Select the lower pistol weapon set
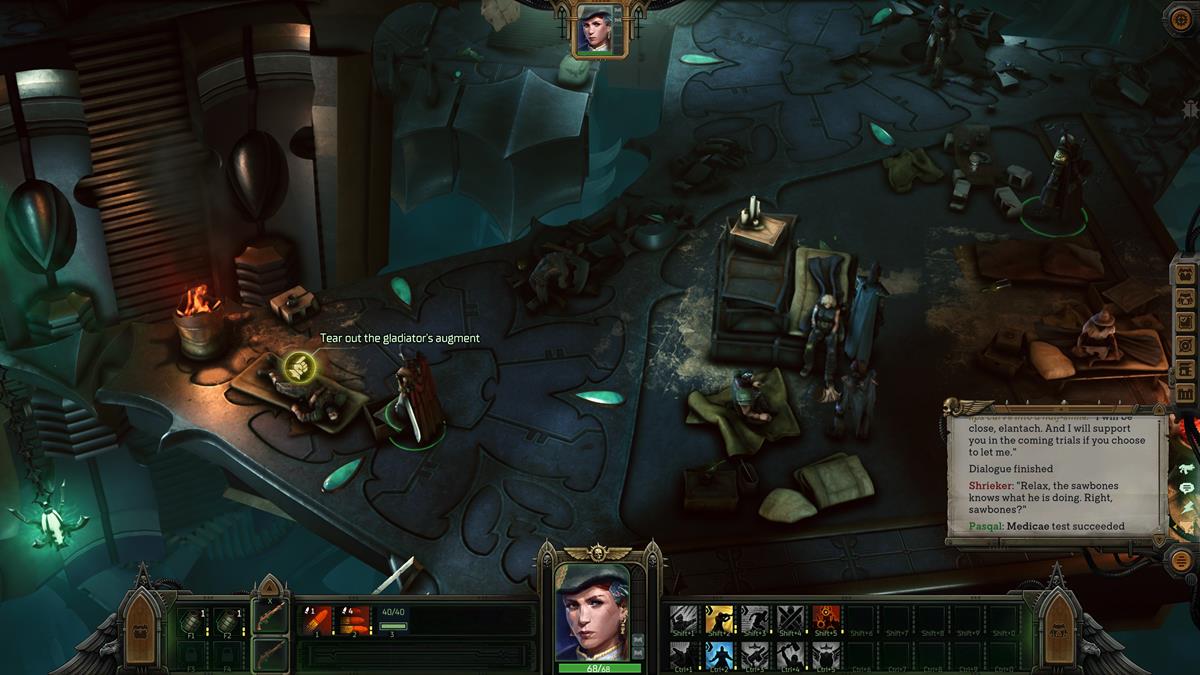 [270, 655]
